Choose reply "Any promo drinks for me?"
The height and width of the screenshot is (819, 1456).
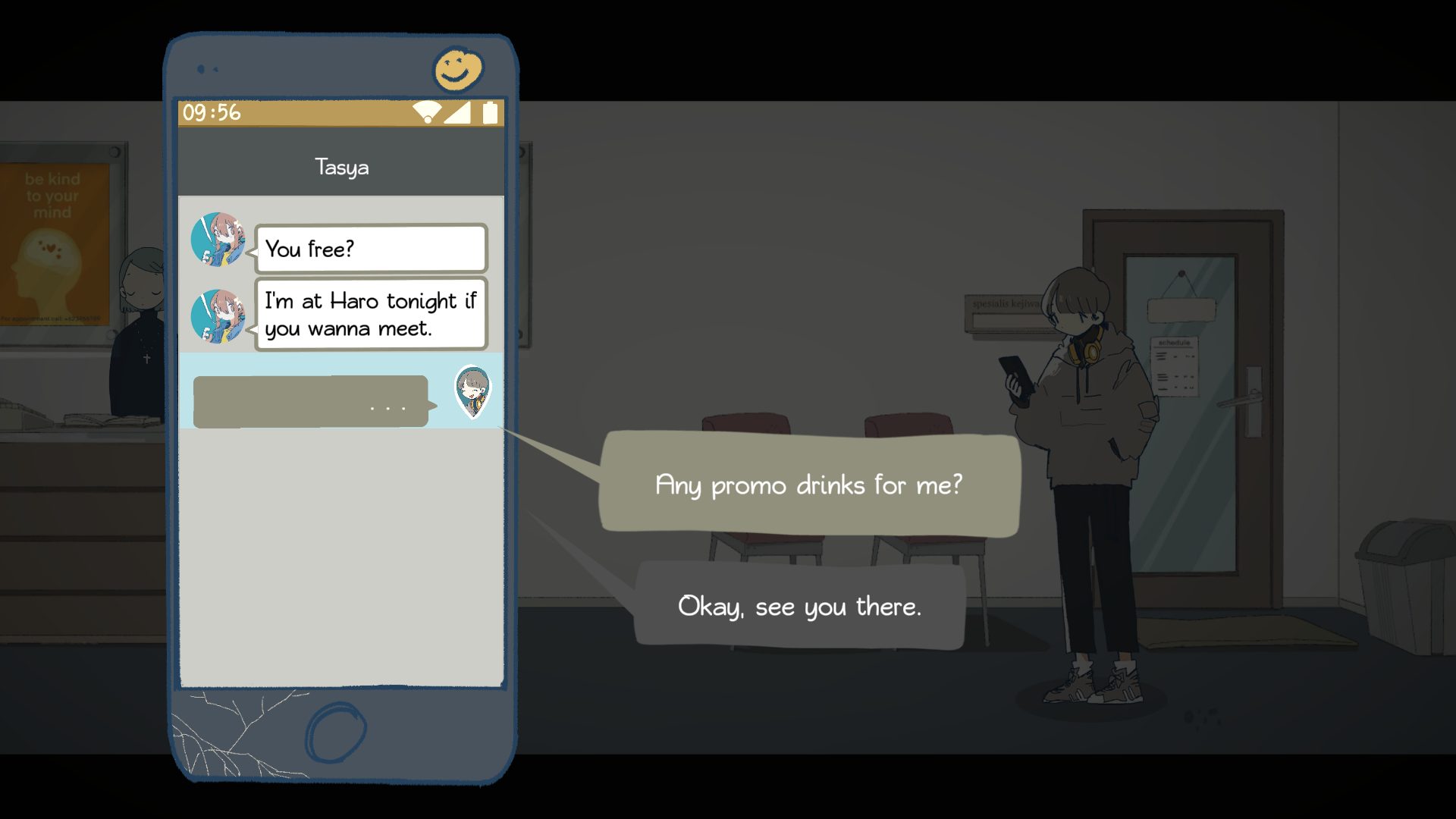(808, 485)
